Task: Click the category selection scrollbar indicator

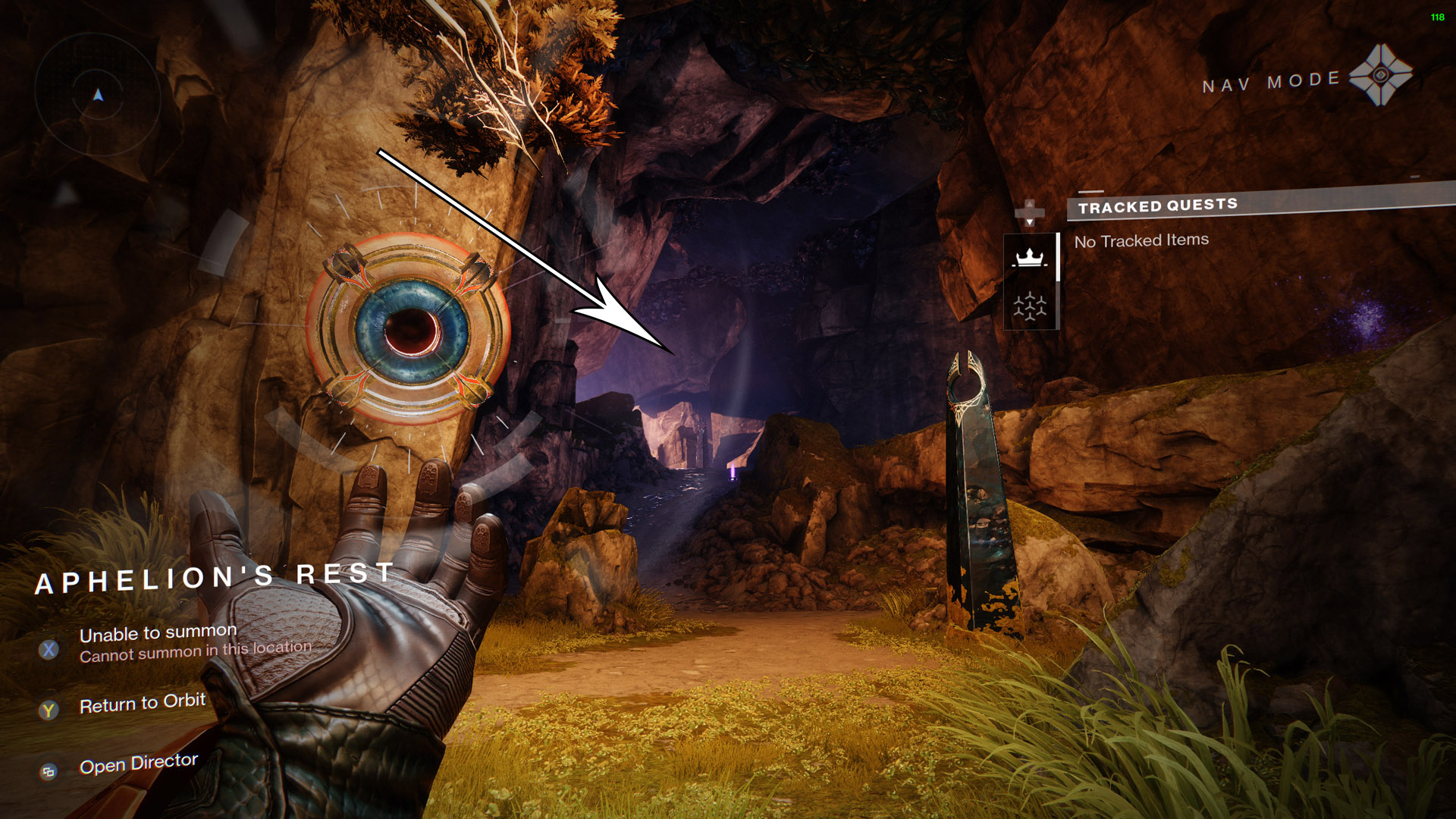Action: [x=1058, y=258]
